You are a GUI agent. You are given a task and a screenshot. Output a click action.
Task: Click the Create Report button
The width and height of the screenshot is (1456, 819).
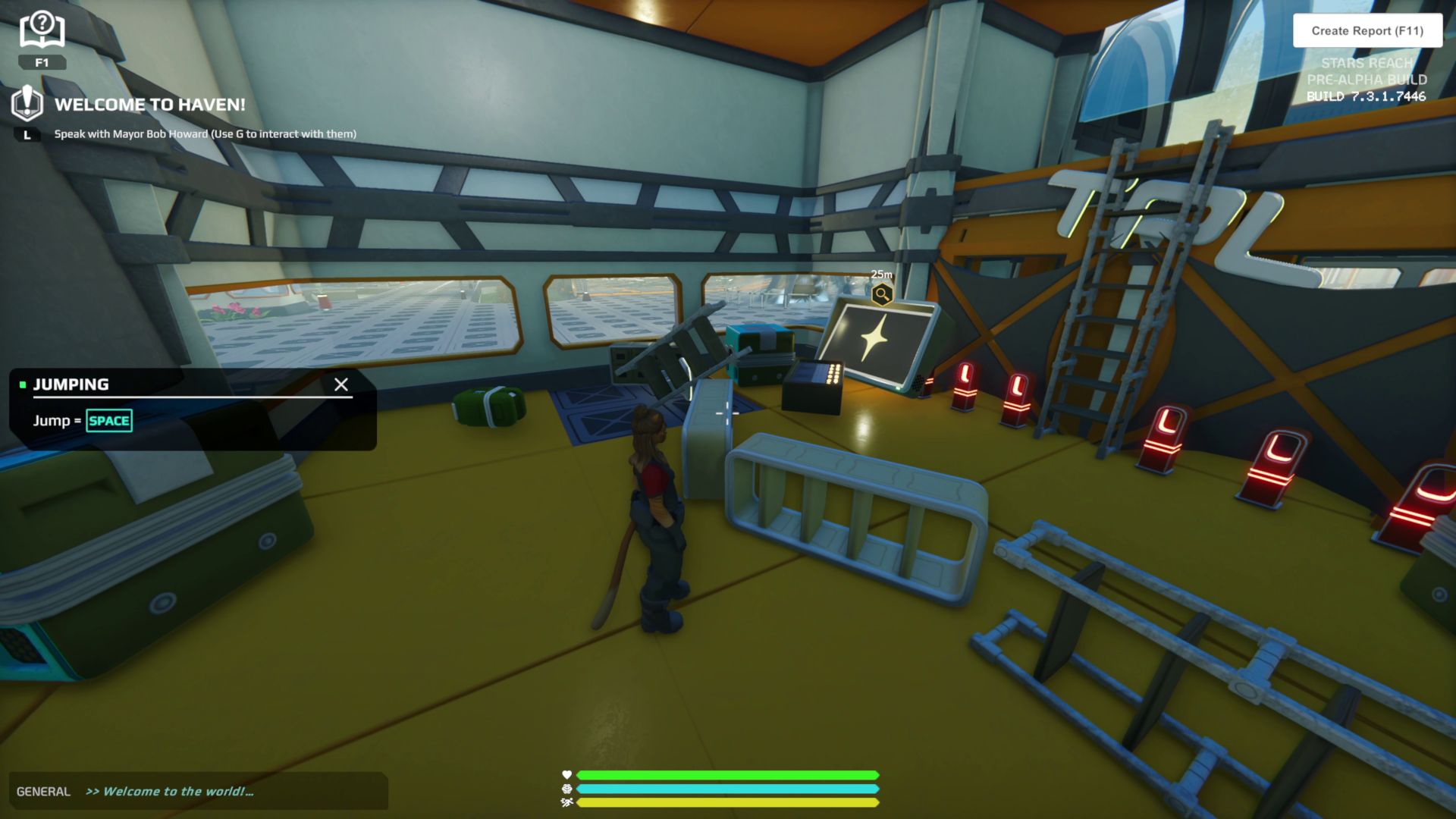pyautogui.click(x=1367, y=31)
